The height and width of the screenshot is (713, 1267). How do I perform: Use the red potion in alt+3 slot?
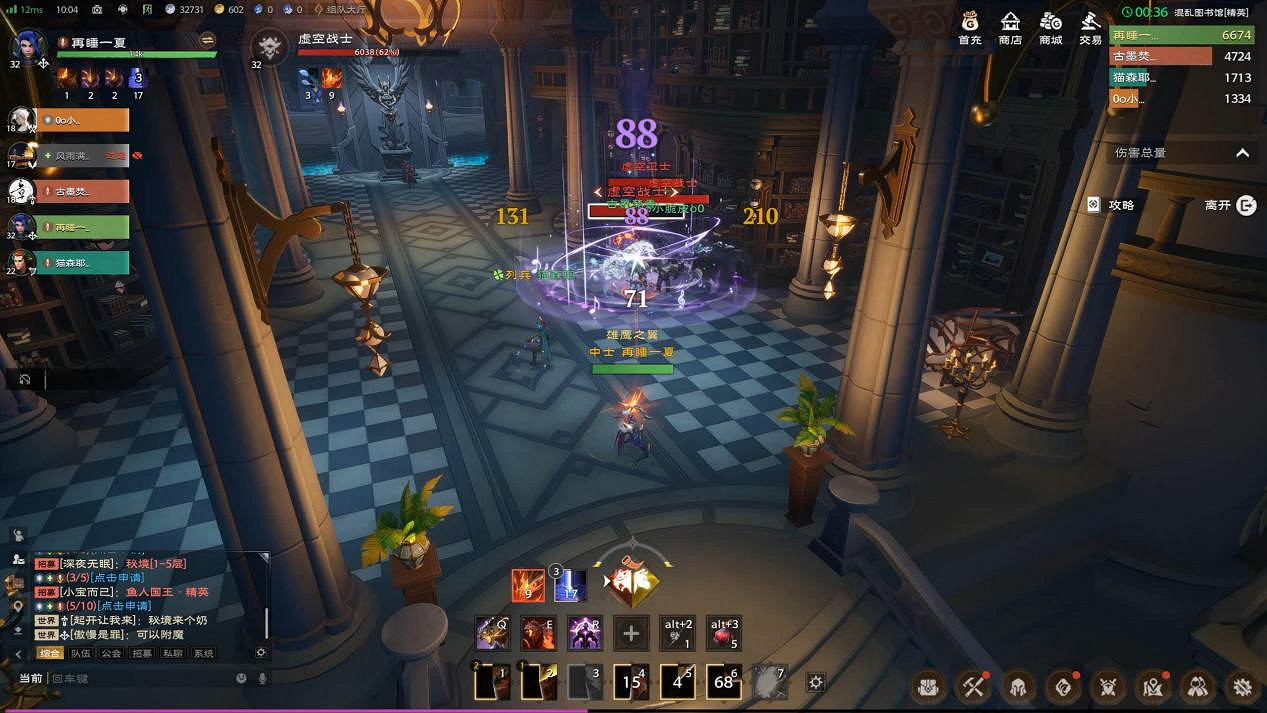[x=723, y=632]
